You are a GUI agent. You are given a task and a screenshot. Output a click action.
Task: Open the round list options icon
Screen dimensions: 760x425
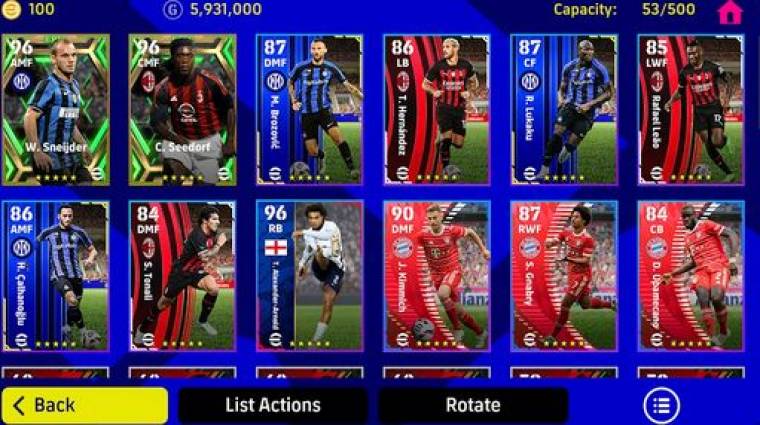661,405
